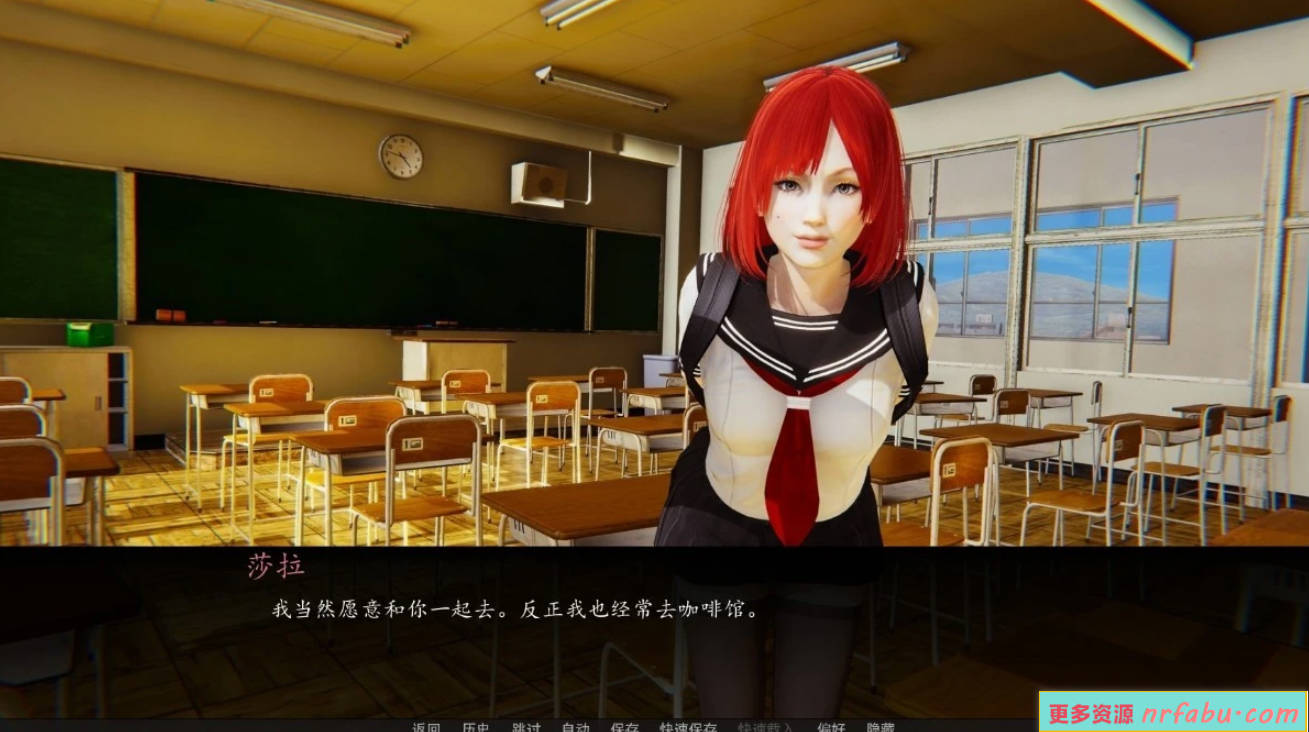The height and width of the screenshot is (732, 1309).
Task: Select the grayed-out 快速载入 quick load
Action: point(767,728)
